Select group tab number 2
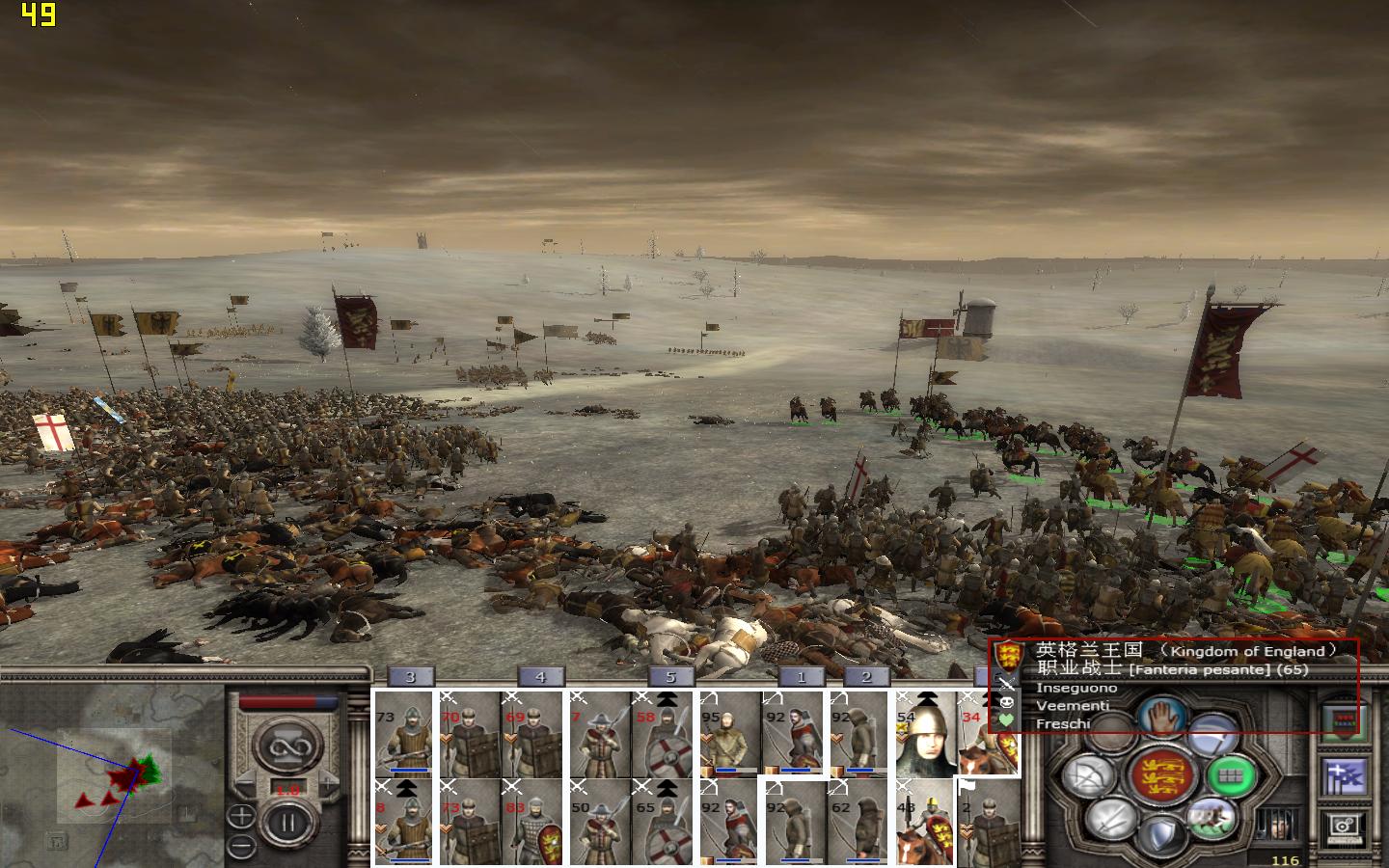1389x868 pixels. 866,677
